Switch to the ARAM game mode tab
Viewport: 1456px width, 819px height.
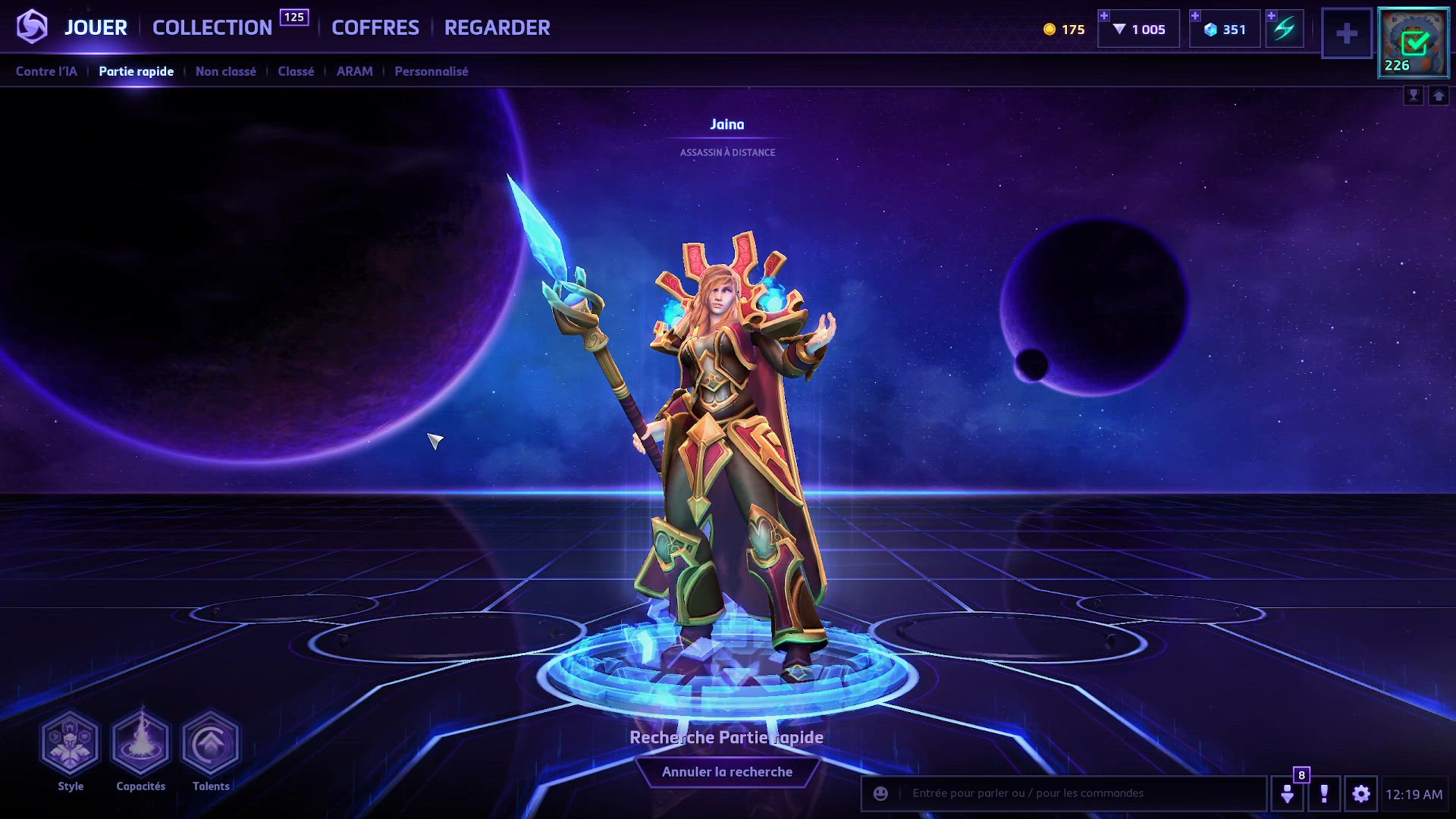tap(353, 71)
